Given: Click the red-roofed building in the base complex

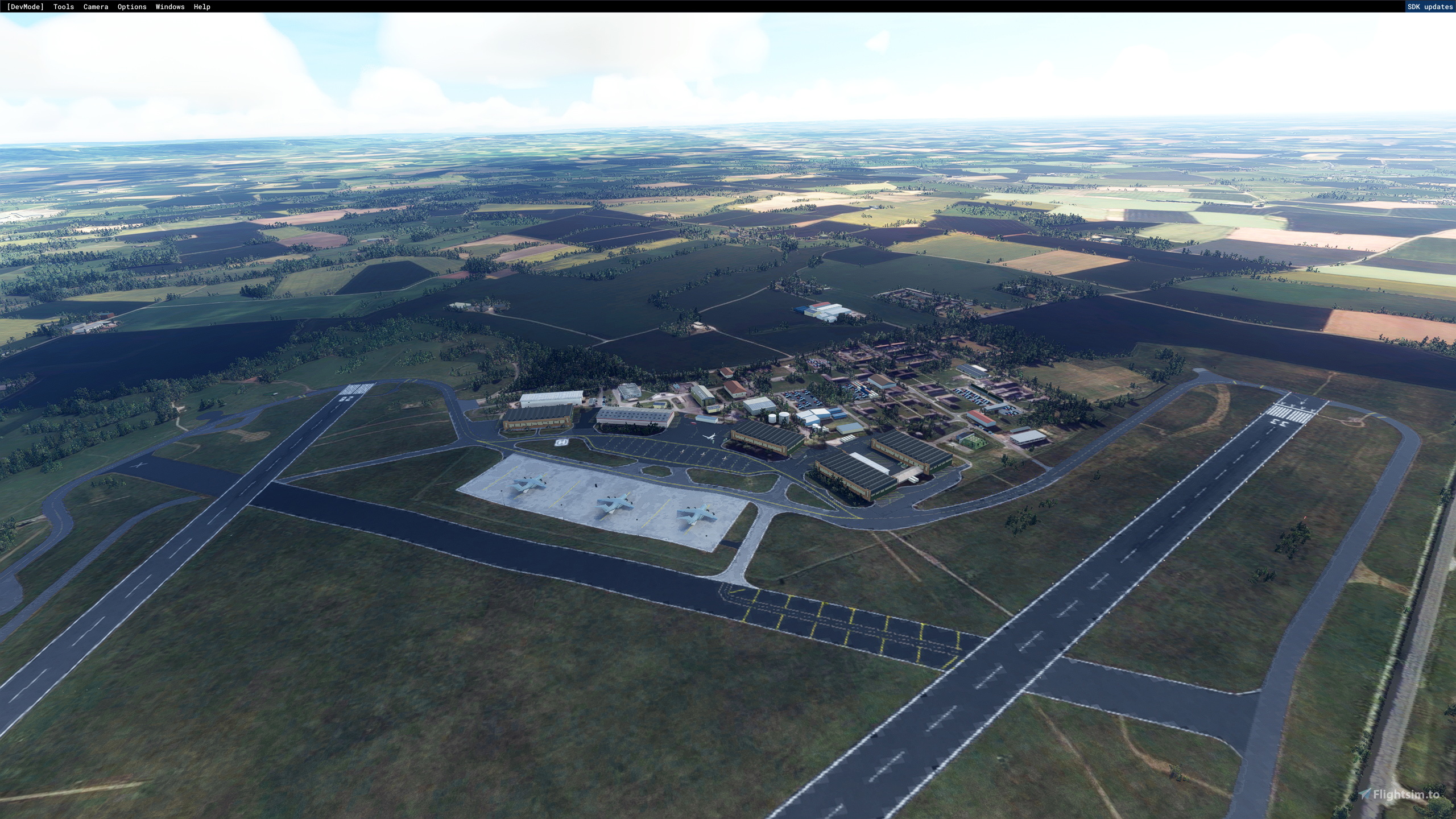Looking at the screenshot, I should (734, 388).
